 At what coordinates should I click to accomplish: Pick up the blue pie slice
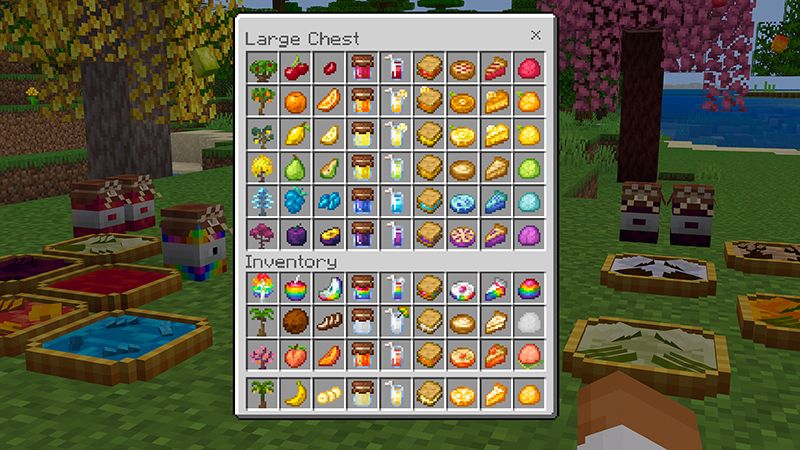497,201
